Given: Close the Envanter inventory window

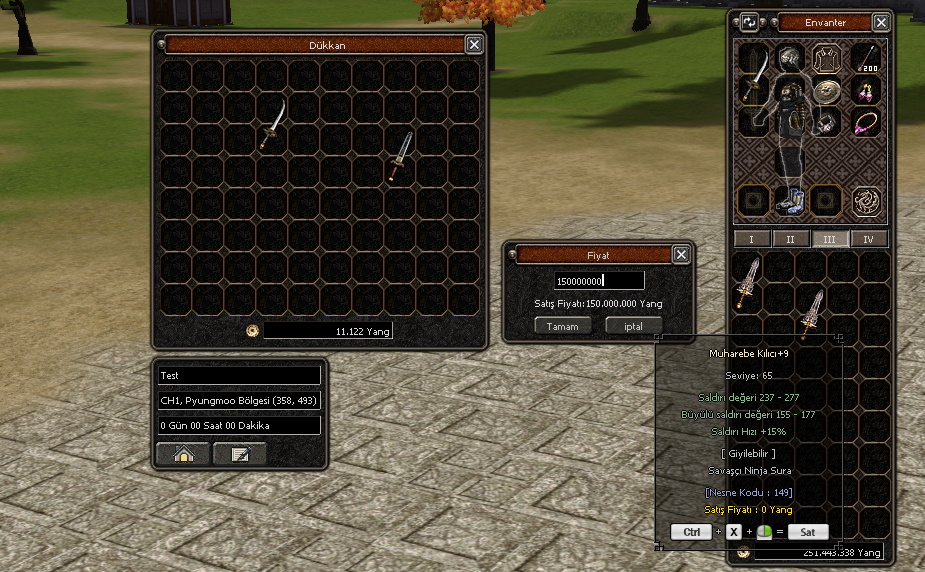Looking at the screenshot, I should [x=881, y=22].
